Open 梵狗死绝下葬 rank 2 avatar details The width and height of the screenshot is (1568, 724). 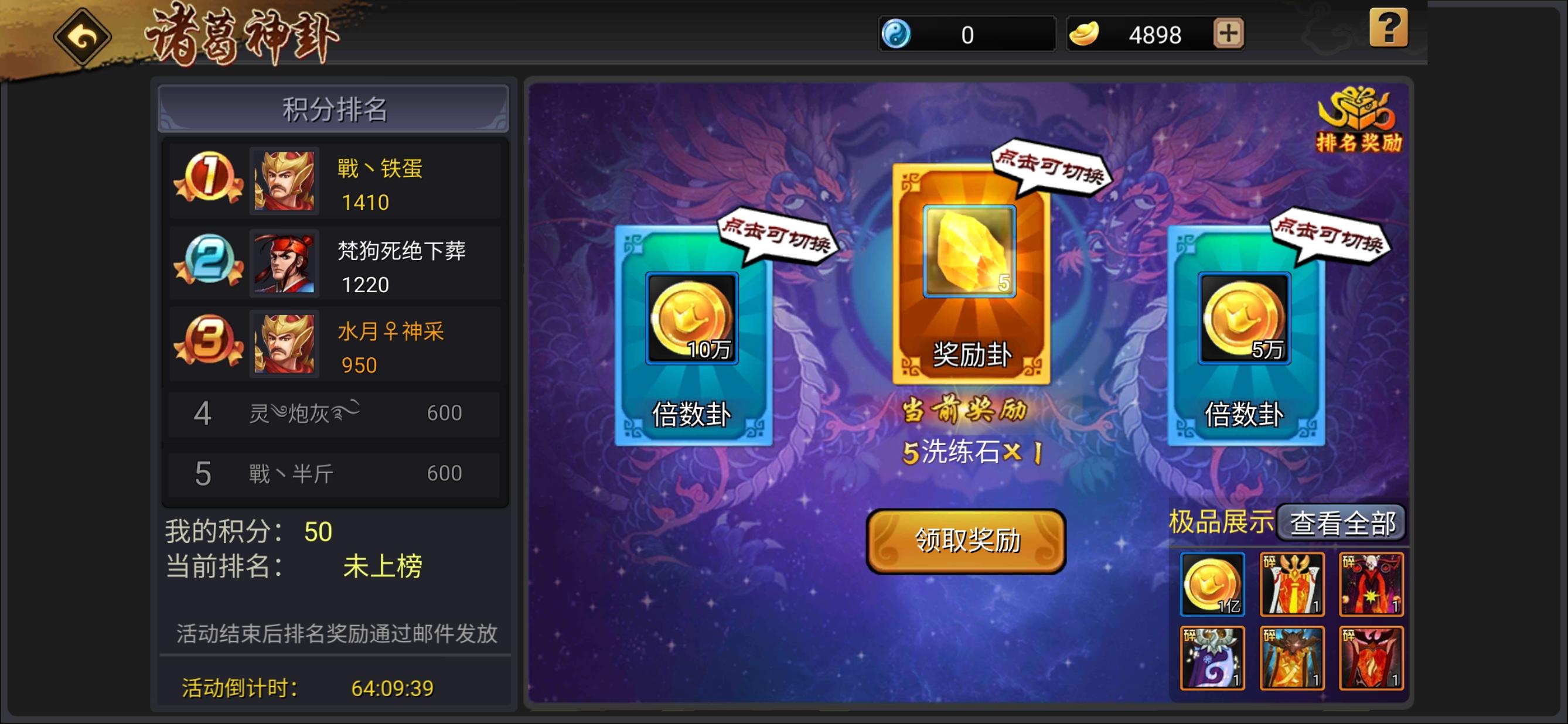[x=285, y=264]
